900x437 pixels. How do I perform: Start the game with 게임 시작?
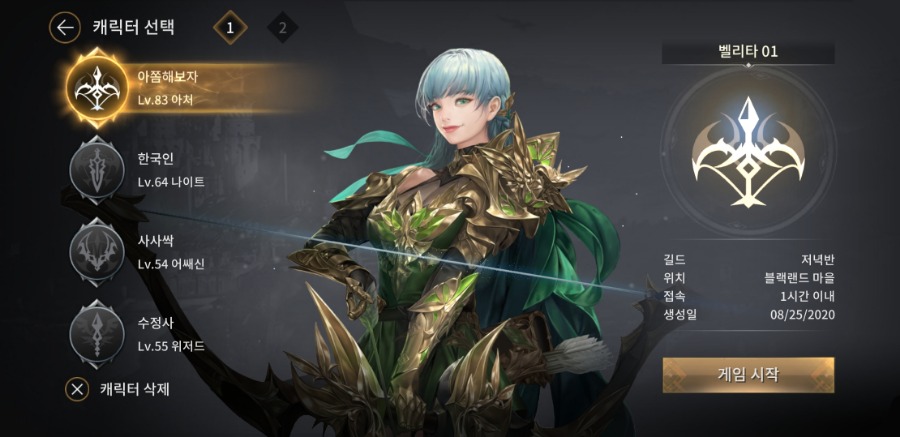pos(748,375)
